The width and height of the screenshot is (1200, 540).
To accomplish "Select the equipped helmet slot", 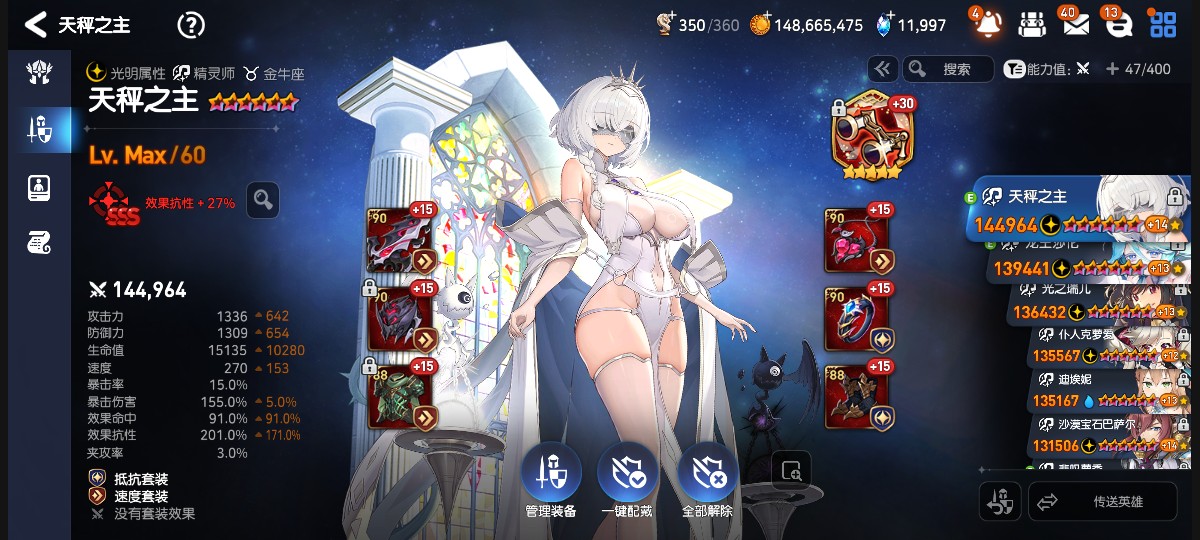I will click(x=400, y=318).
